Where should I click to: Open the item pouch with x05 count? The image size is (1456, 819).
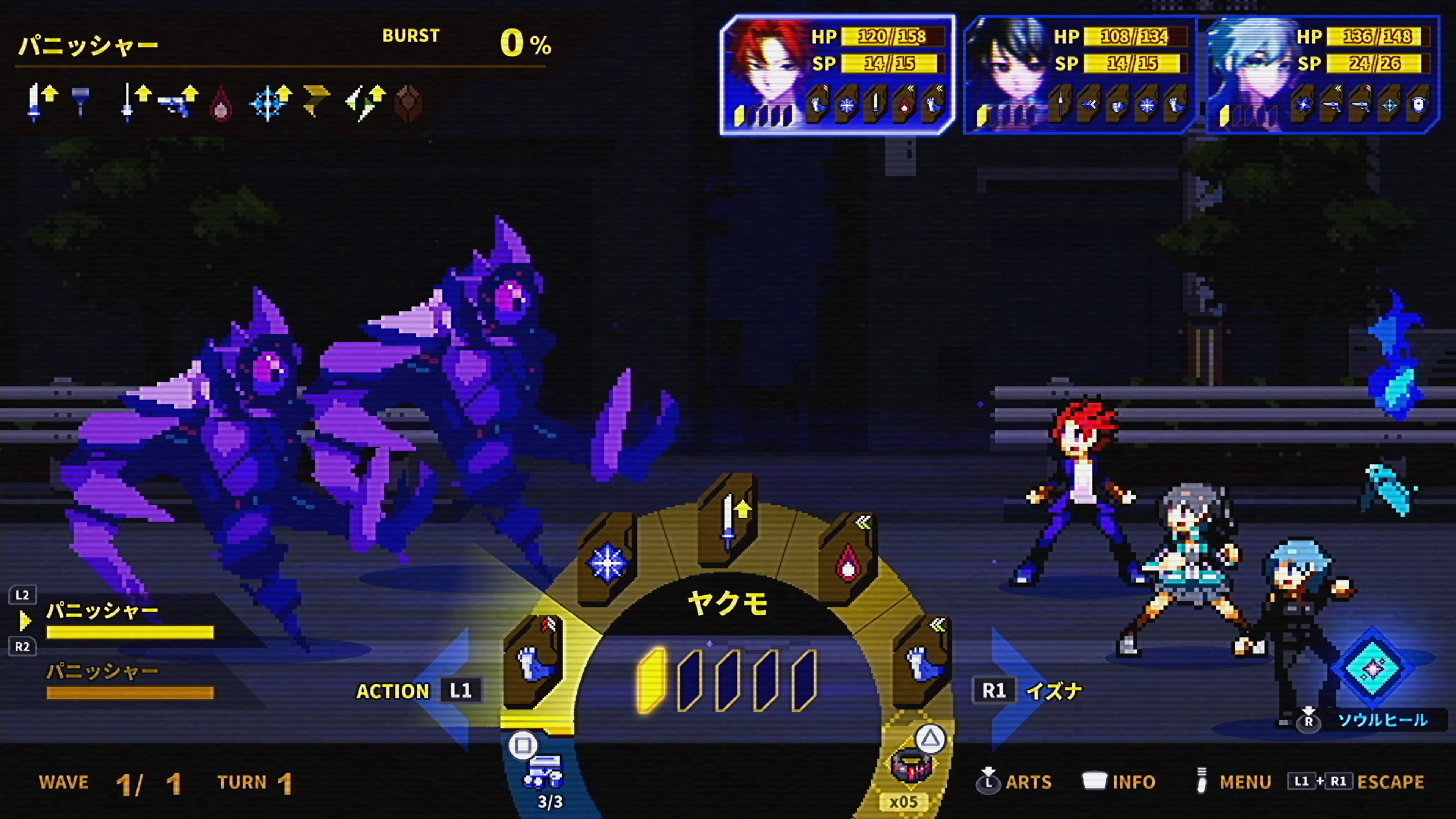[910, 766]
